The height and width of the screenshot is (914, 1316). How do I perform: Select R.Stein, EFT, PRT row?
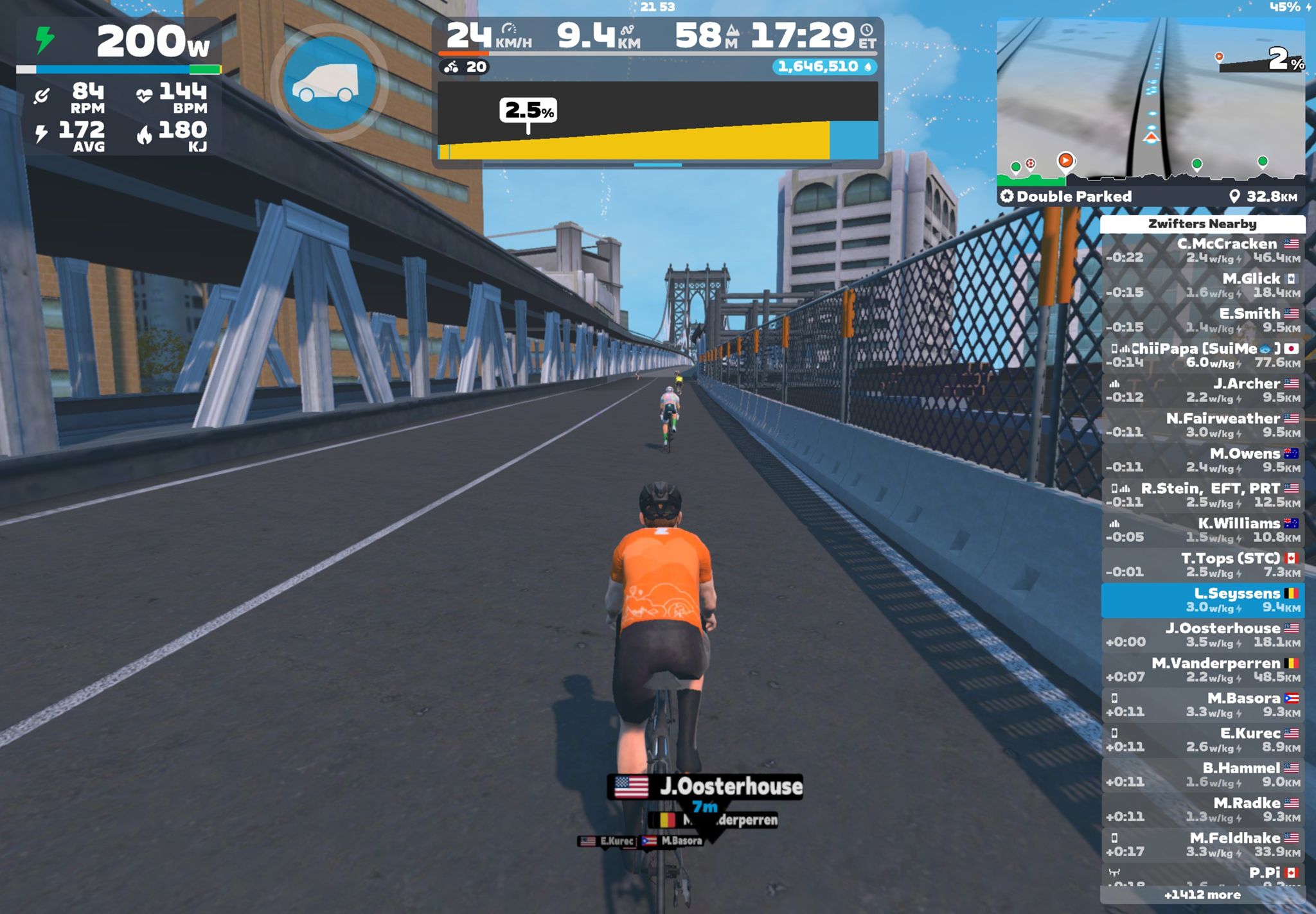click(1203, 495)
